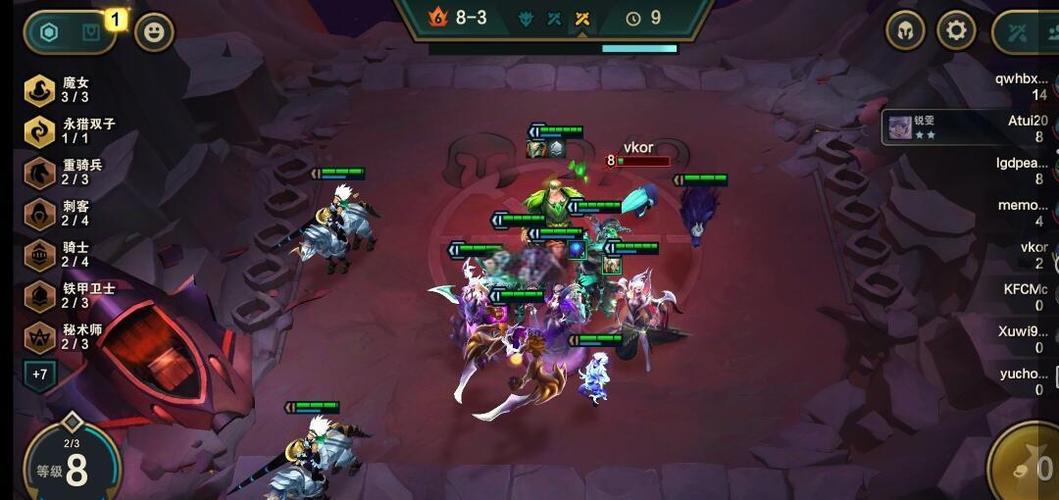Show the 铁甲卫士 trait details
This screenshot has width=1059, height=500.
[40, 295]
